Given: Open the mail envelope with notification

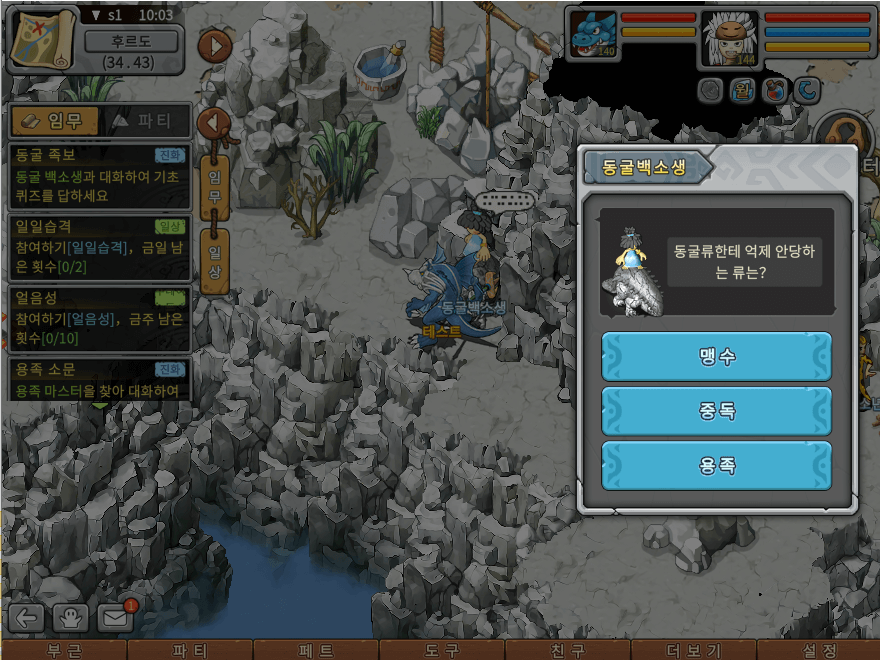Looking at the screenshot, I should tap(116, 617).
